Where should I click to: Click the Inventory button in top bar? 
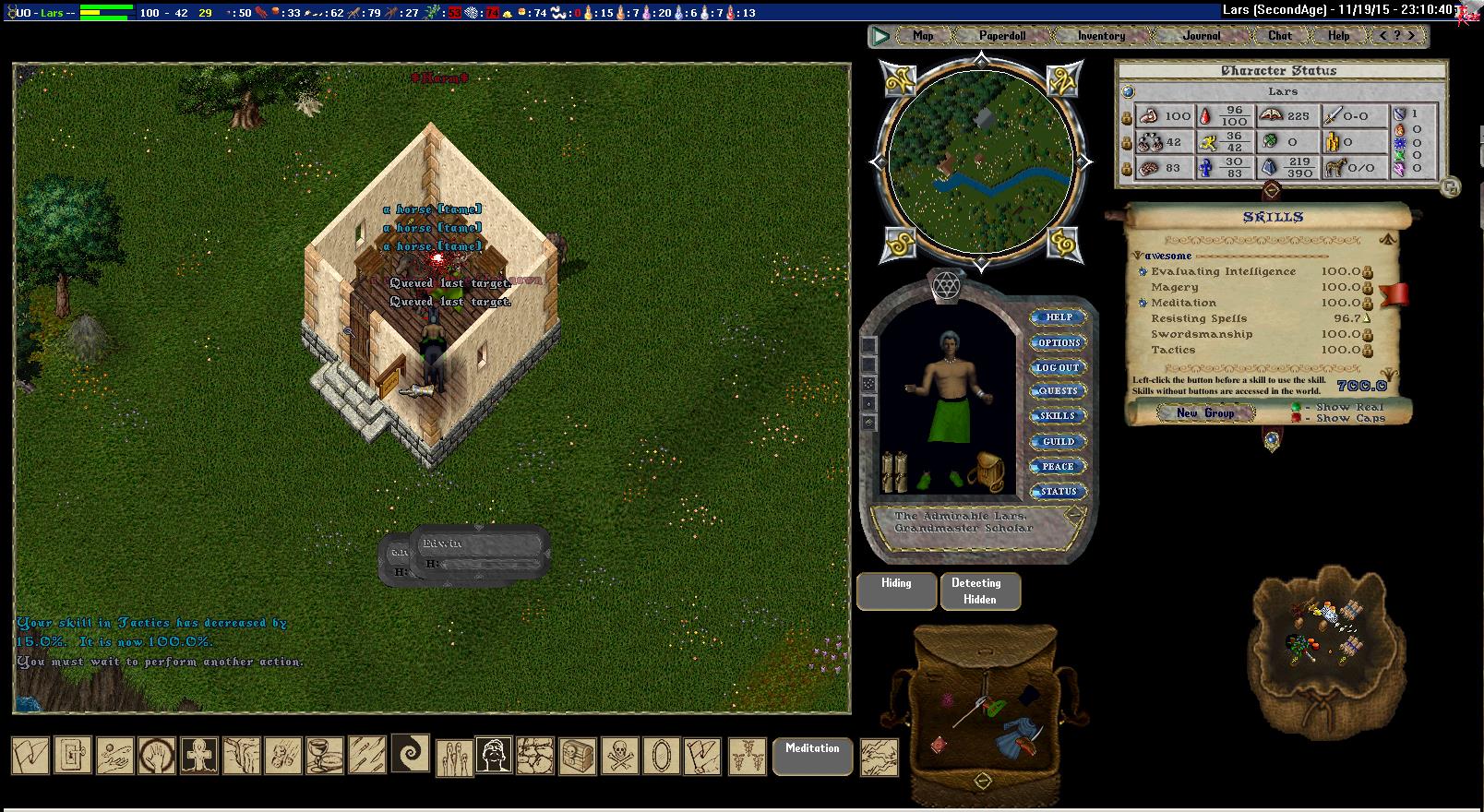pyautogui.click(x=1101, y=36)
